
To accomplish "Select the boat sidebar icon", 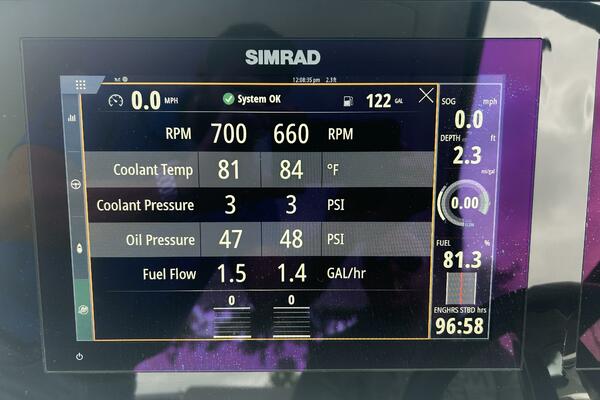I will [x=79, y=246].
